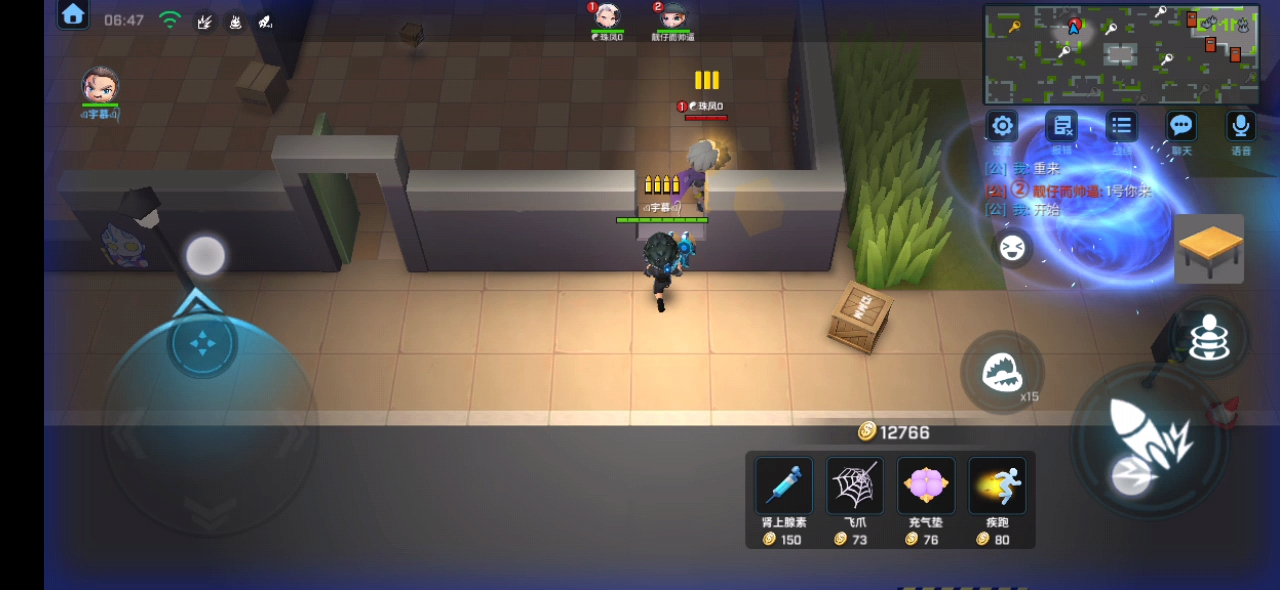The image size is (1280, 590).
Task: Open the report (报错) button
Action: point(1061,127)
